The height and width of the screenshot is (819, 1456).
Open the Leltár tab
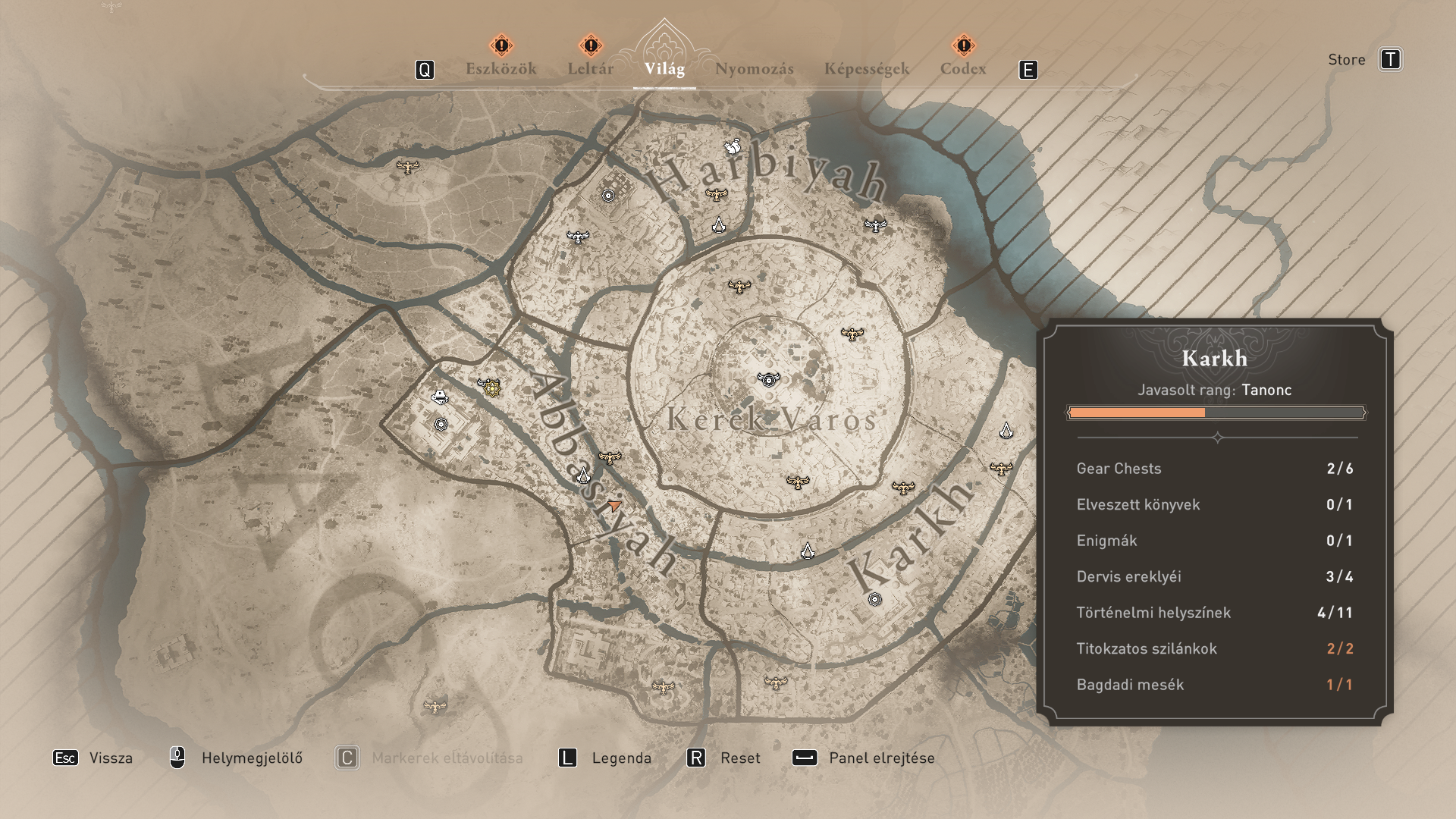click(590, 69)
